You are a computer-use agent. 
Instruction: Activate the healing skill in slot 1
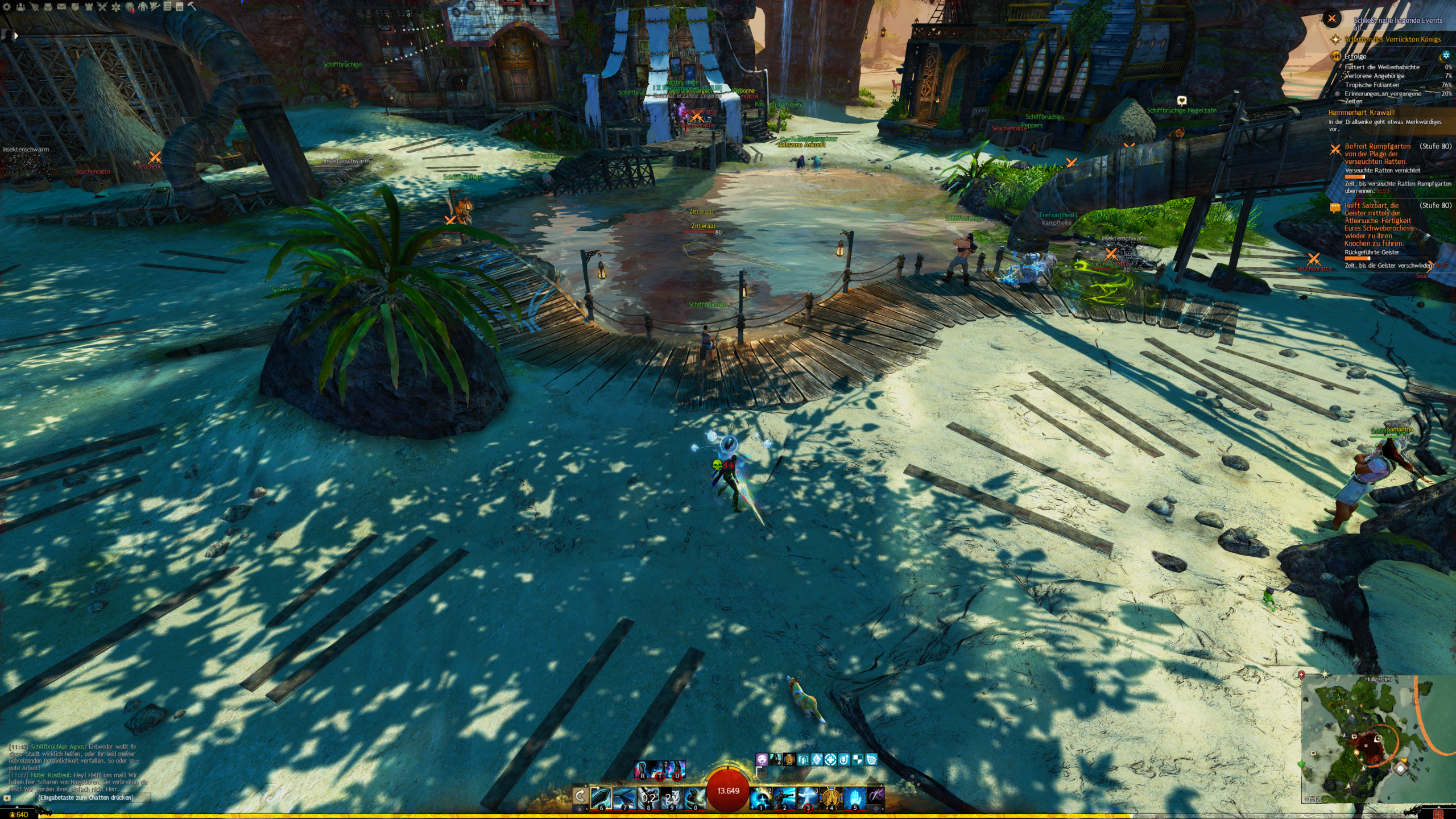point(760,797)
